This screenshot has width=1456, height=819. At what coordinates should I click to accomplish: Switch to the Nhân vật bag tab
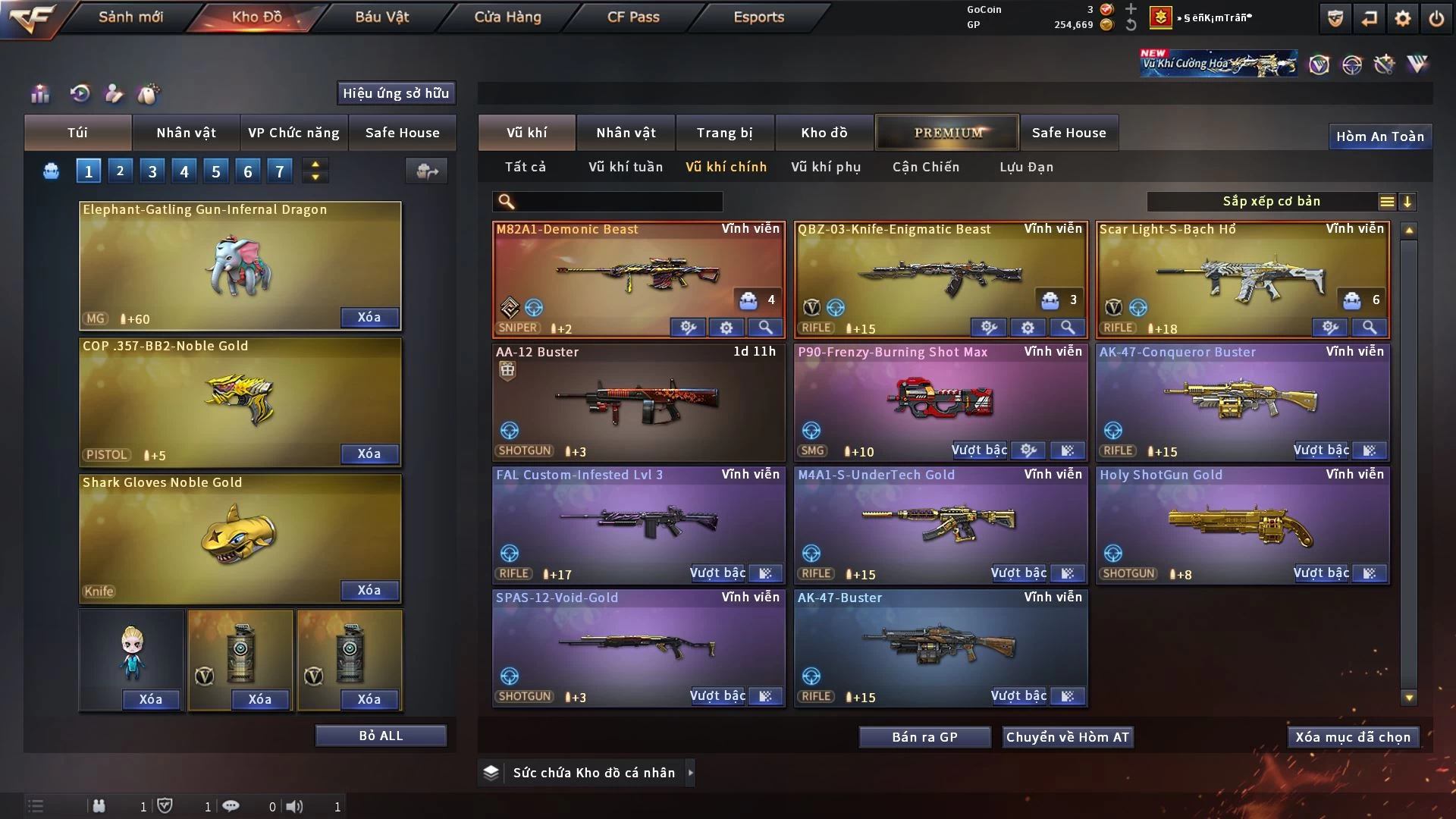(x=186, y=133)
